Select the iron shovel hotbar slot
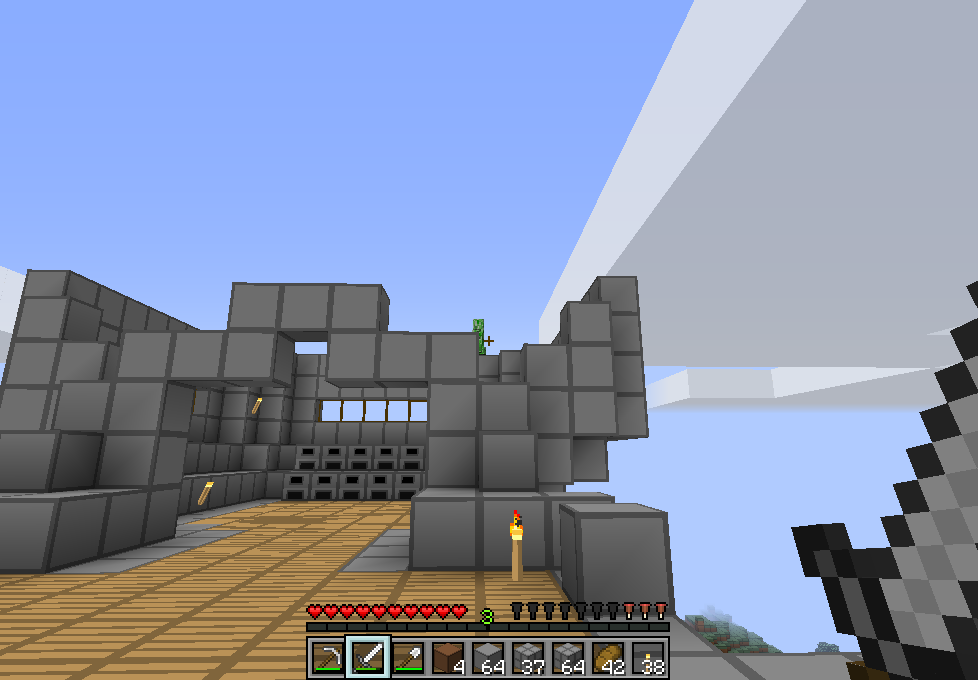The height and width of the screenshot is (680, 978). click(x=407, y=657)
